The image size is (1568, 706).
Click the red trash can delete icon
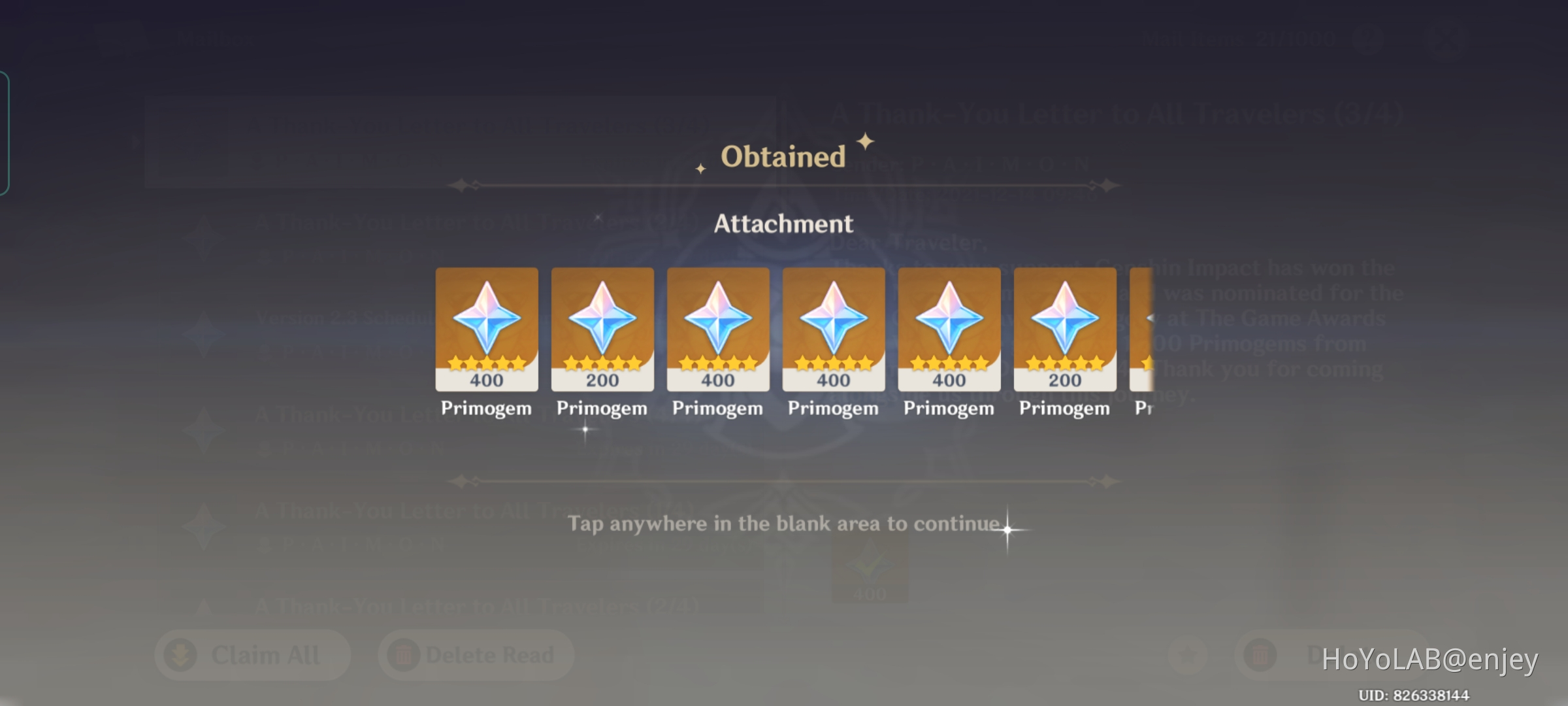point(1261,654)
